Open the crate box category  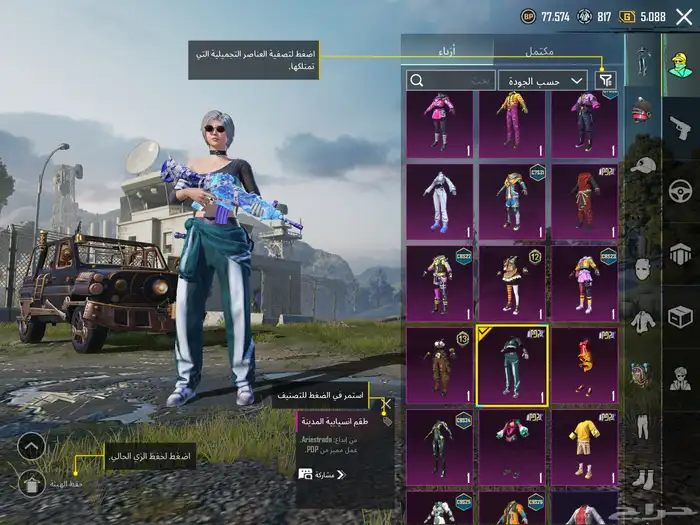click(680, 316)
